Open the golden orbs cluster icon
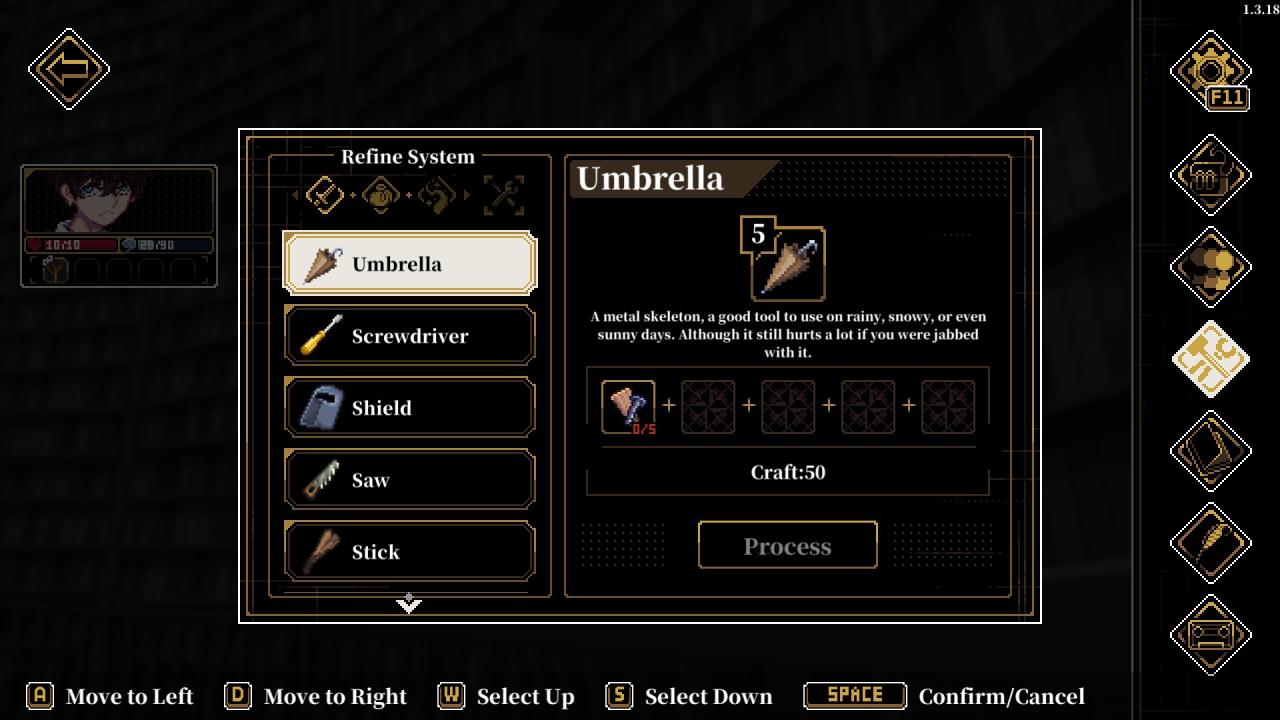 pyautogui.click(x=1210, y=267)
